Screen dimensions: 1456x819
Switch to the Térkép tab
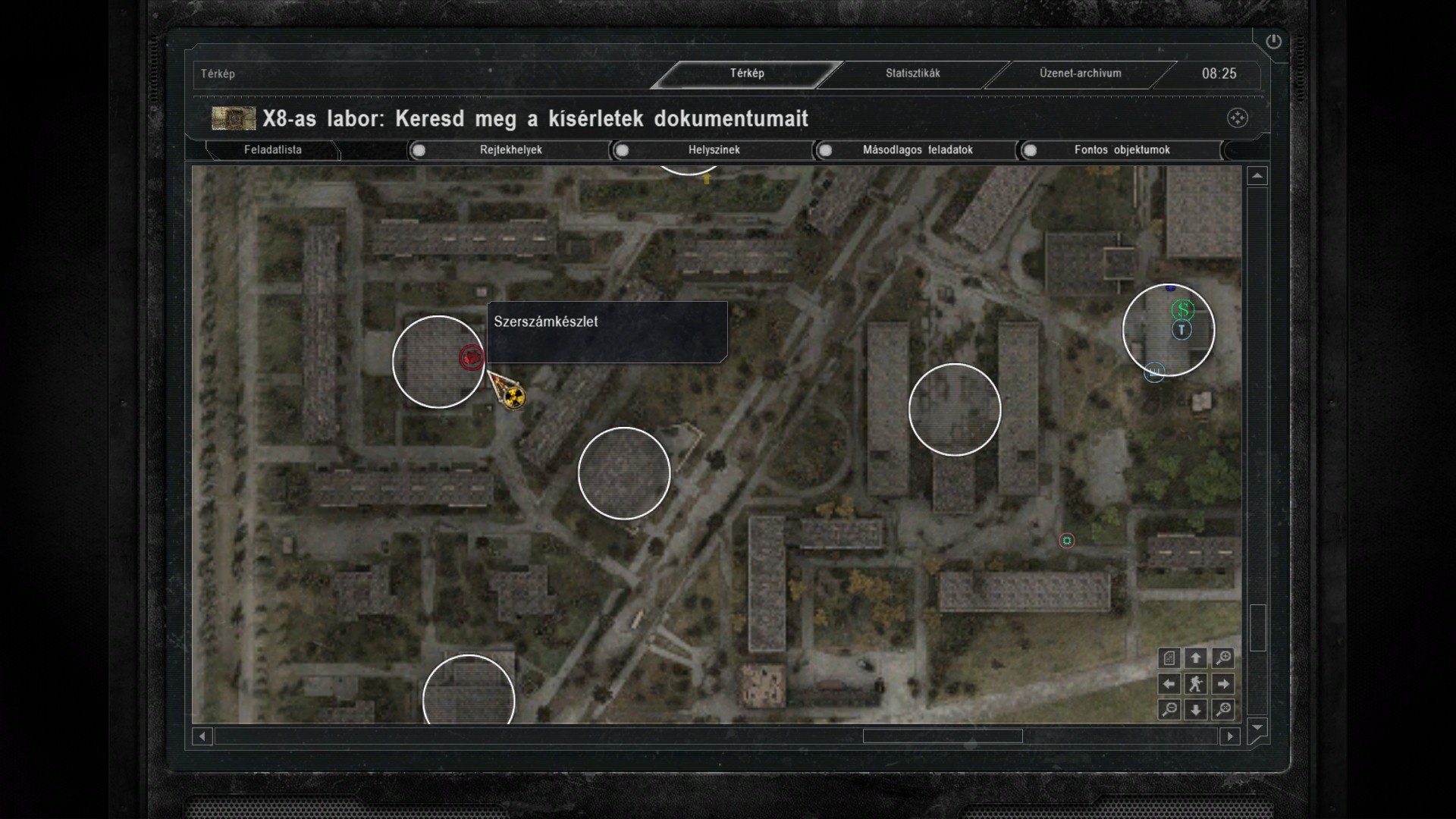click(x=747, y=74)
